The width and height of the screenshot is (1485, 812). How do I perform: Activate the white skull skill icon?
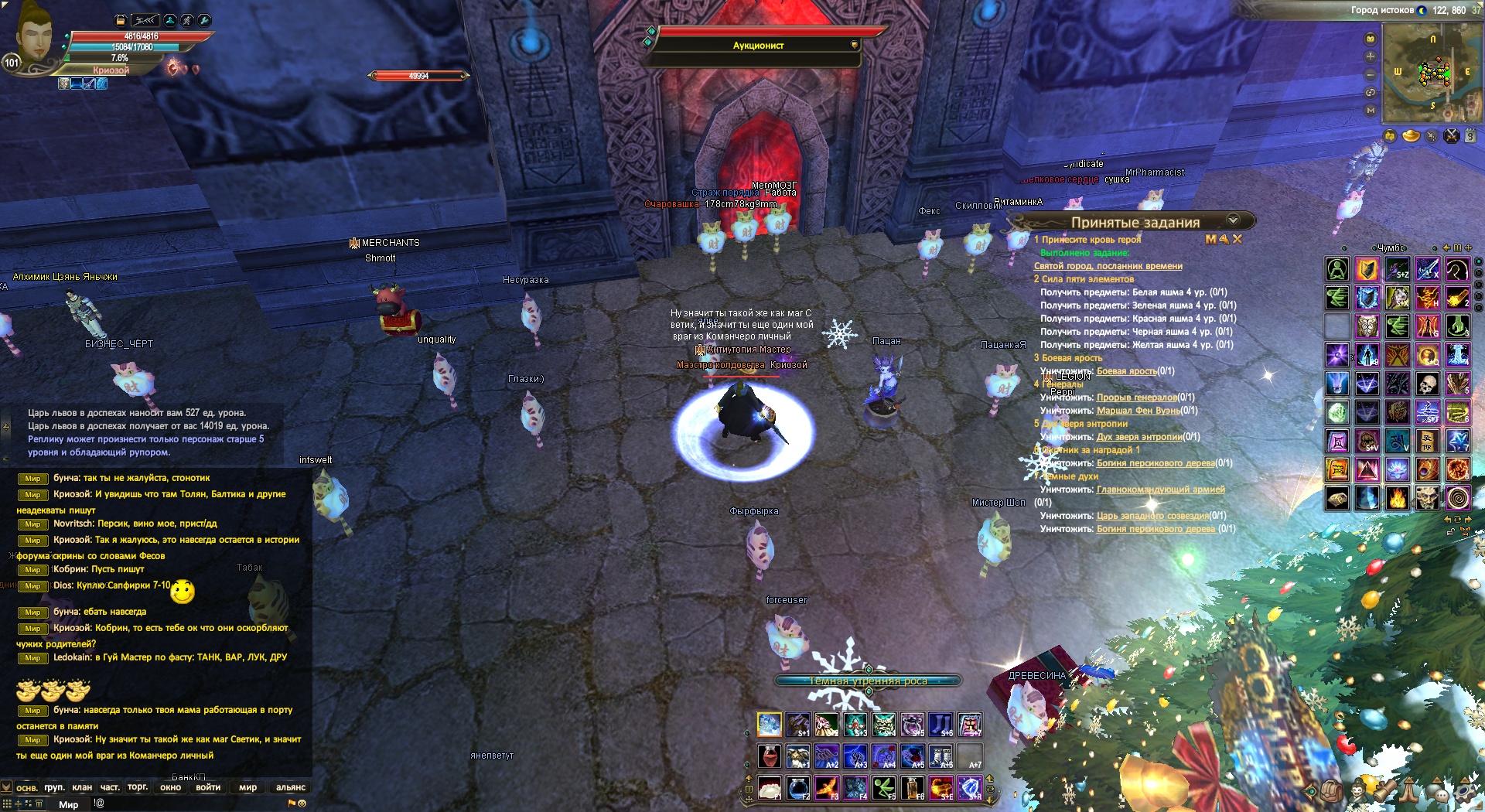[1427, 384]
